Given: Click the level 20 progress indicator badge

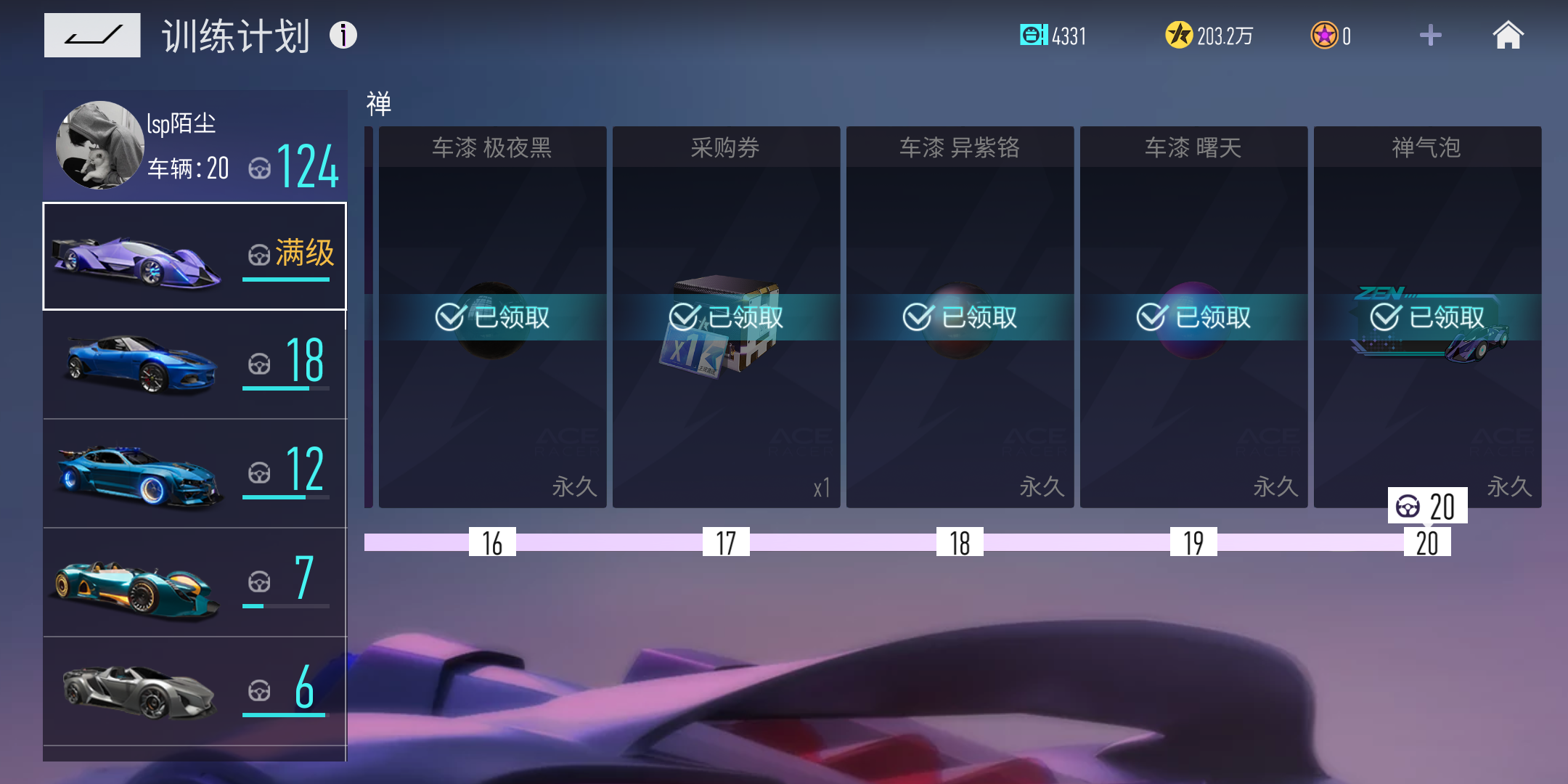Looking at the screenshot, I should click(x=1425, y=507).
